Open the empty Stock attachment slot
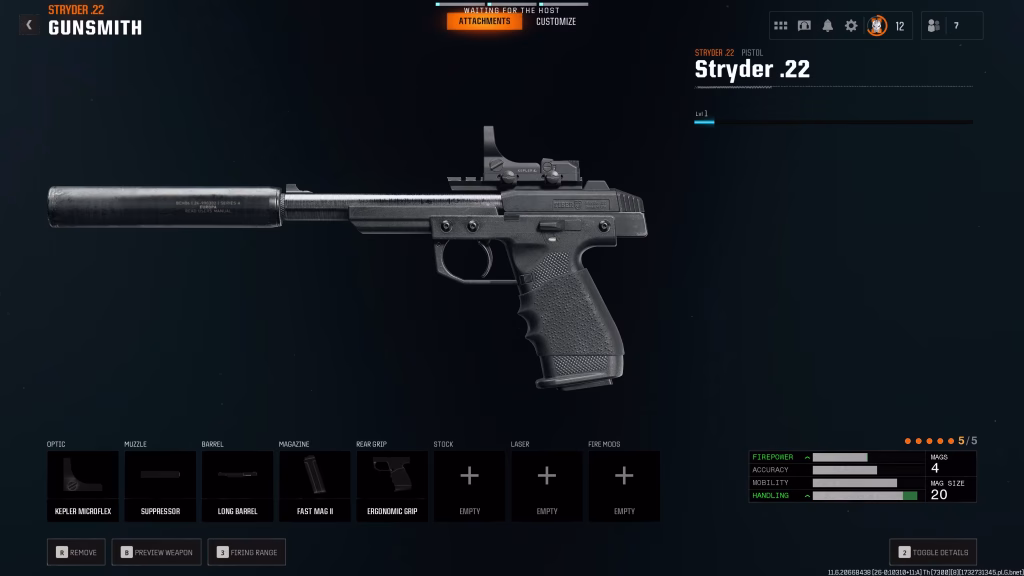 469,486
